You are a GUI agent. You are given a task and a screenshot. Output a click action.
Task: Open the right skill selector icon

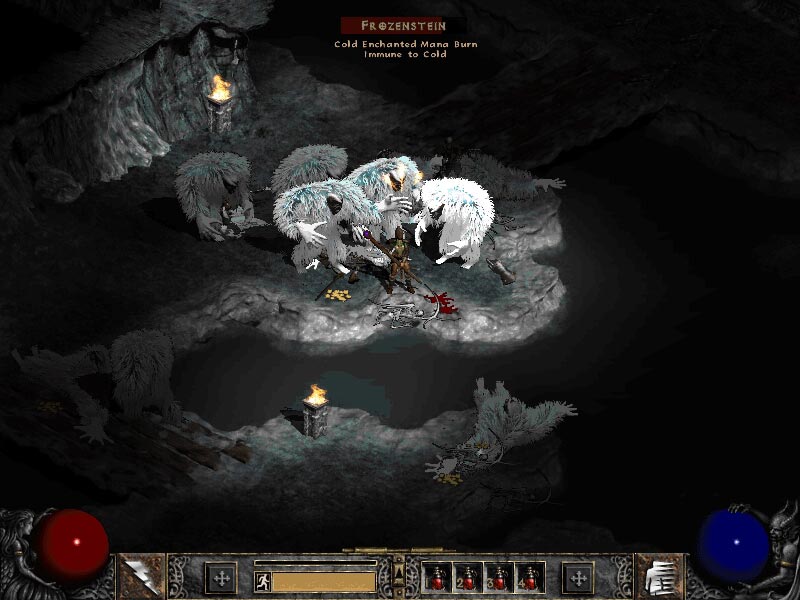tap(659, 577)
